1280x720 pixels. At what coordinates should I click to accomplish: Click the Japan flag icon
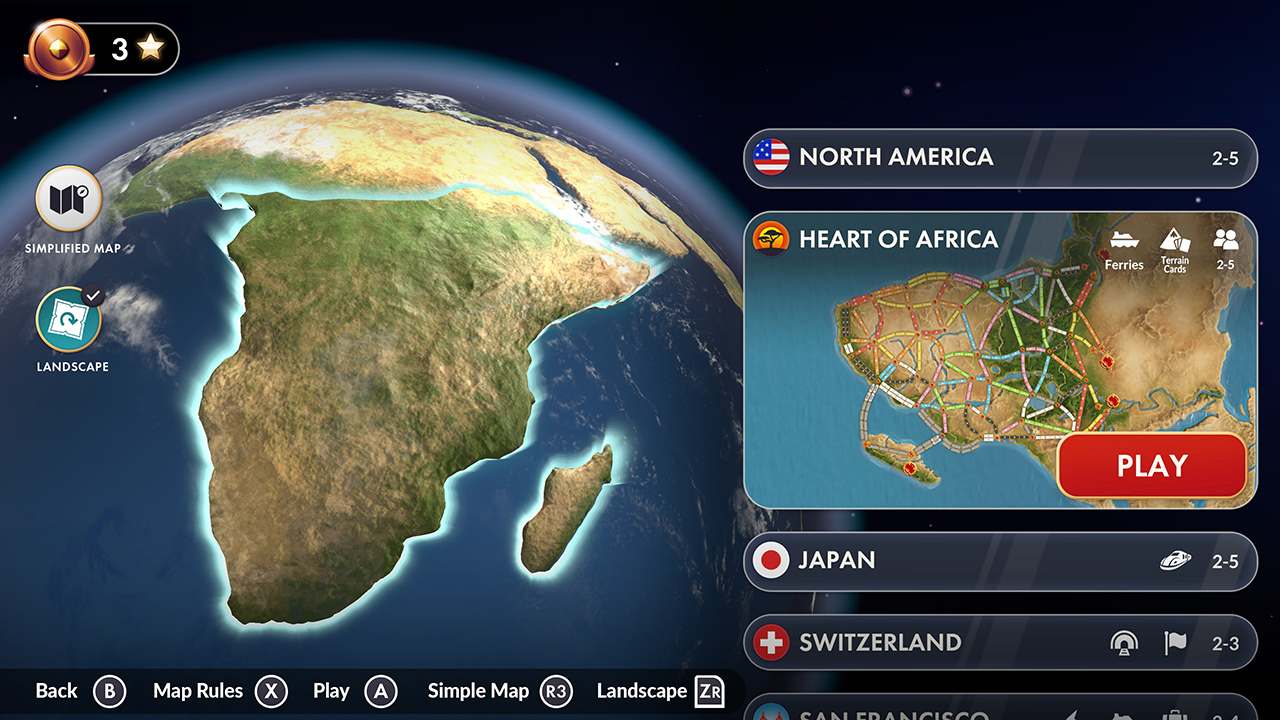(x=771, y=561)
